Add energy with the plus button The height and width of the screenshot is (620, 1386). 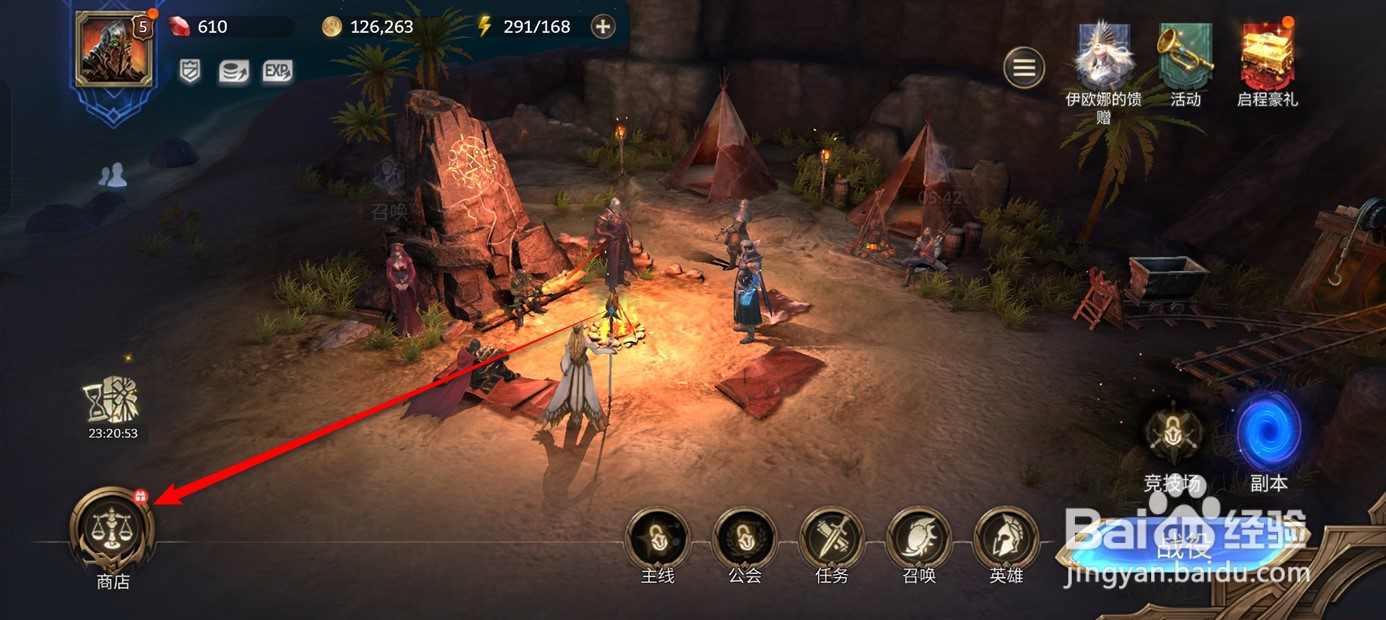tap(602, 27)
